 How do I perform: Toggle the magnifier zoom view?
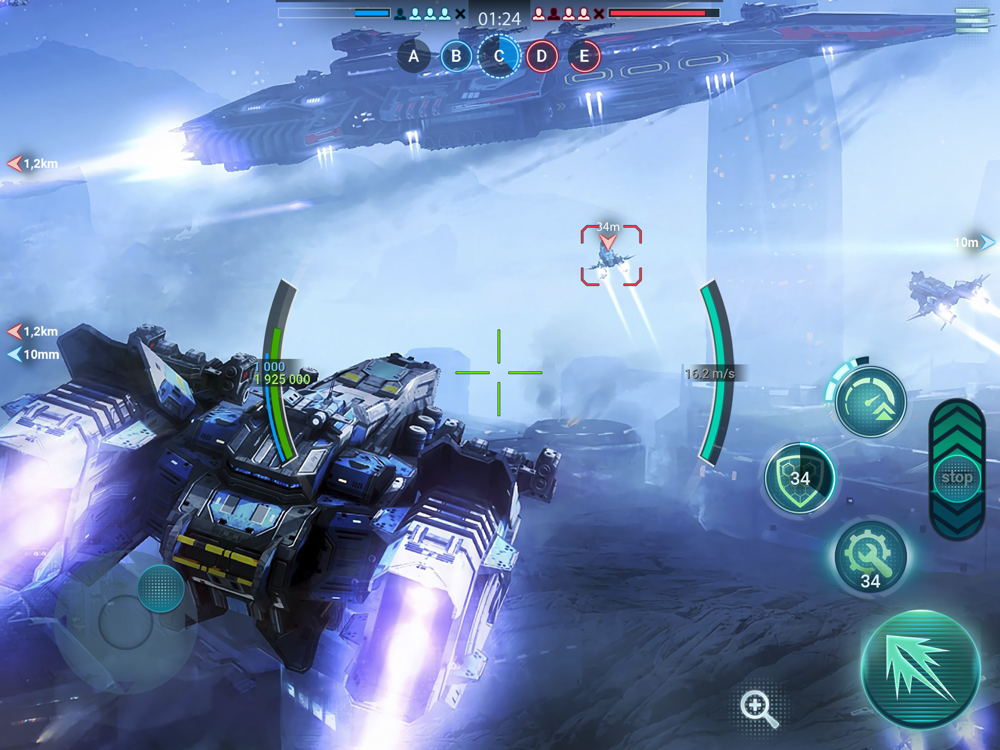[x=759, y=709]
